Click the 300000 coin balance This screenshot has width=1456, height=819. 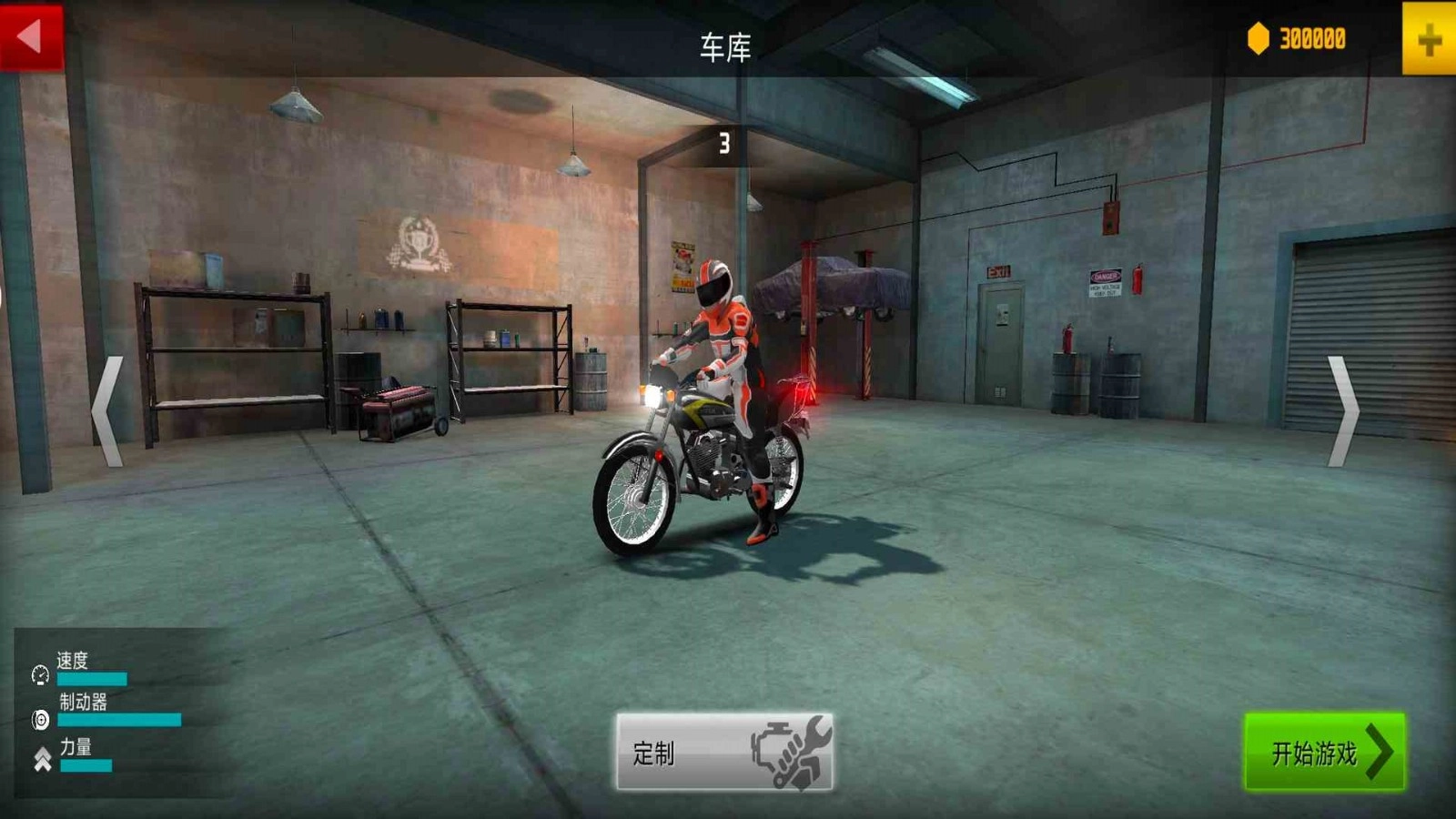point(1310,36)
